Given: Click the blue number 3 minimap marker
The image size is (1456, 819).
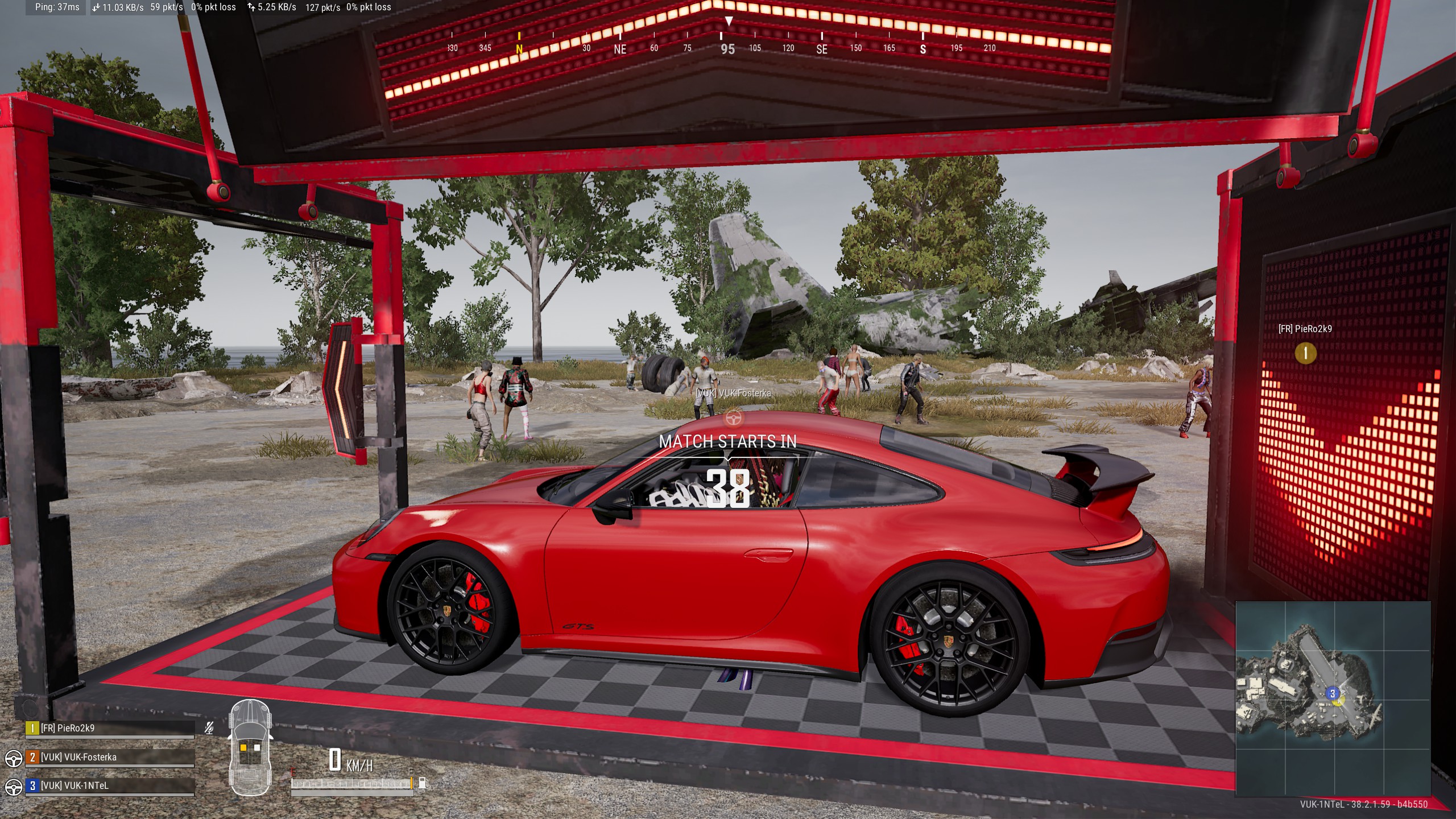Looking at the screenshot, I should coord(1332,693).
